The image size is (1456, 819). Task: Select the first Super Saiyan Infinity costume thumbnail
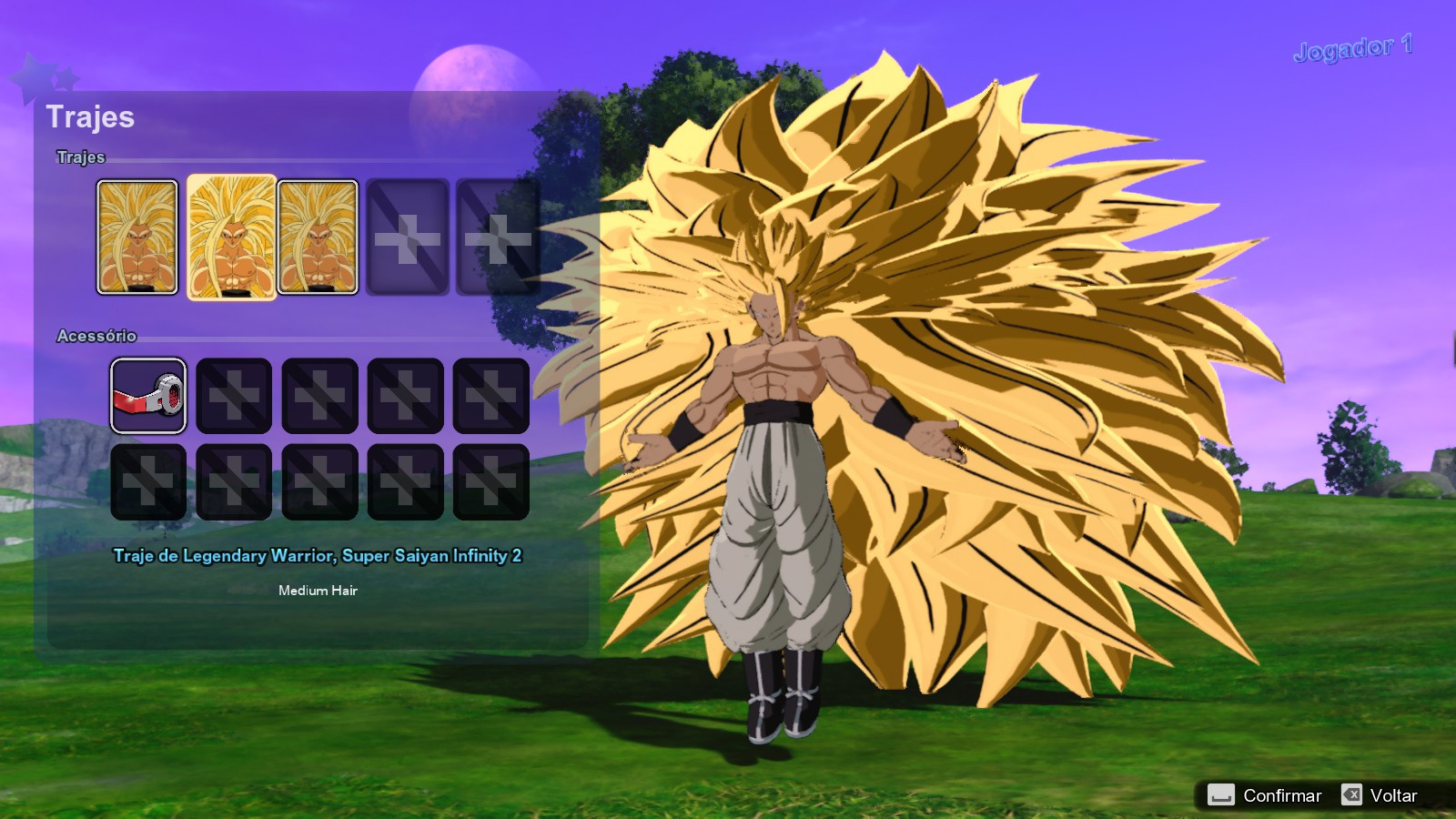pyautogui.click(x=137, y=238)
